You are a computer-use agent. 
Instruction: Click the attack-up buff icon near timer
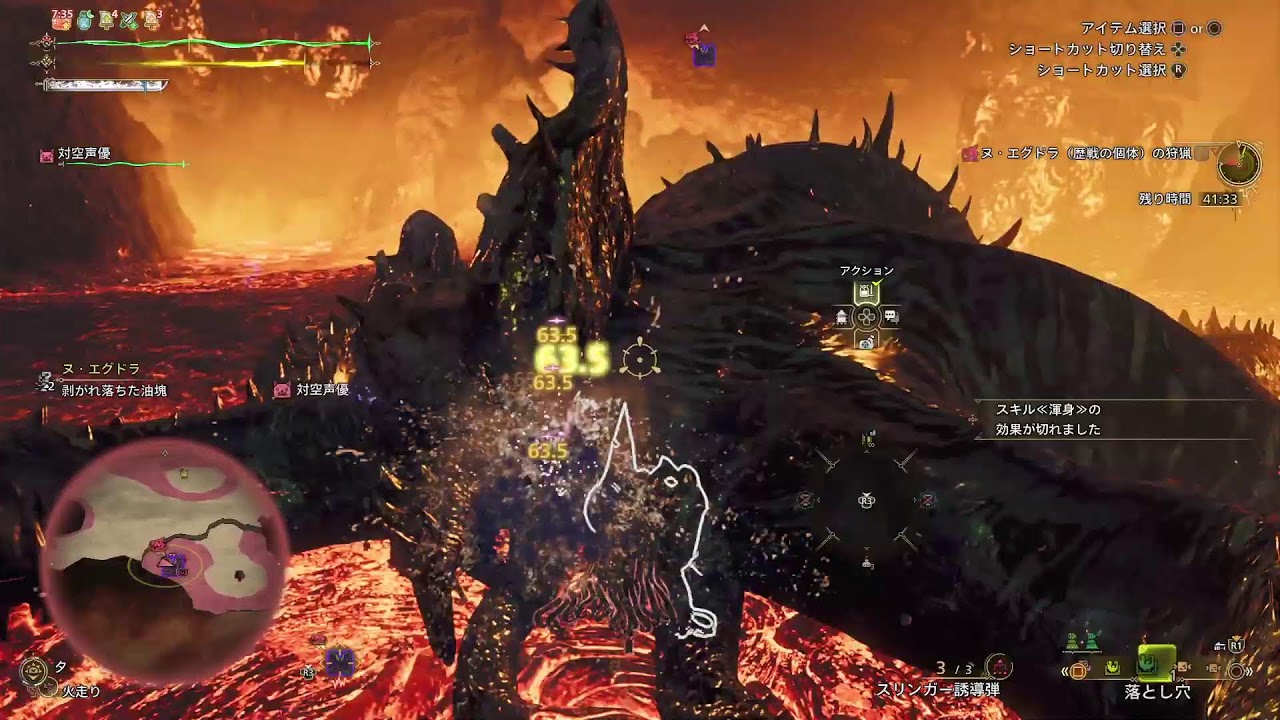click(x=62, y=20)
